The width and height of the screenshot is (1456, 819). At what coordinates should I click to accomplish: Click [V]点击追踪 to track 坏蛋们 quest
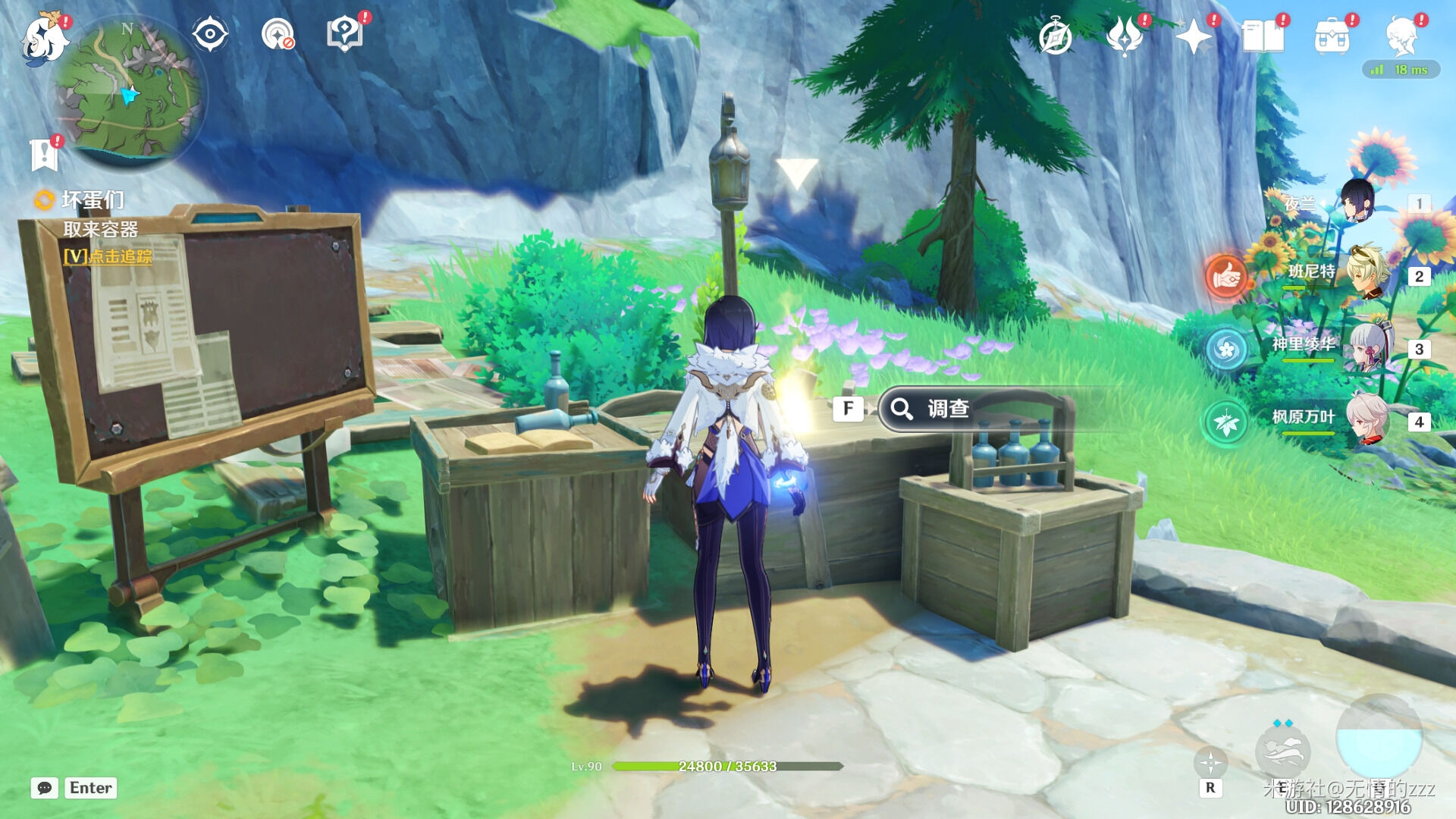coord(108,258)
